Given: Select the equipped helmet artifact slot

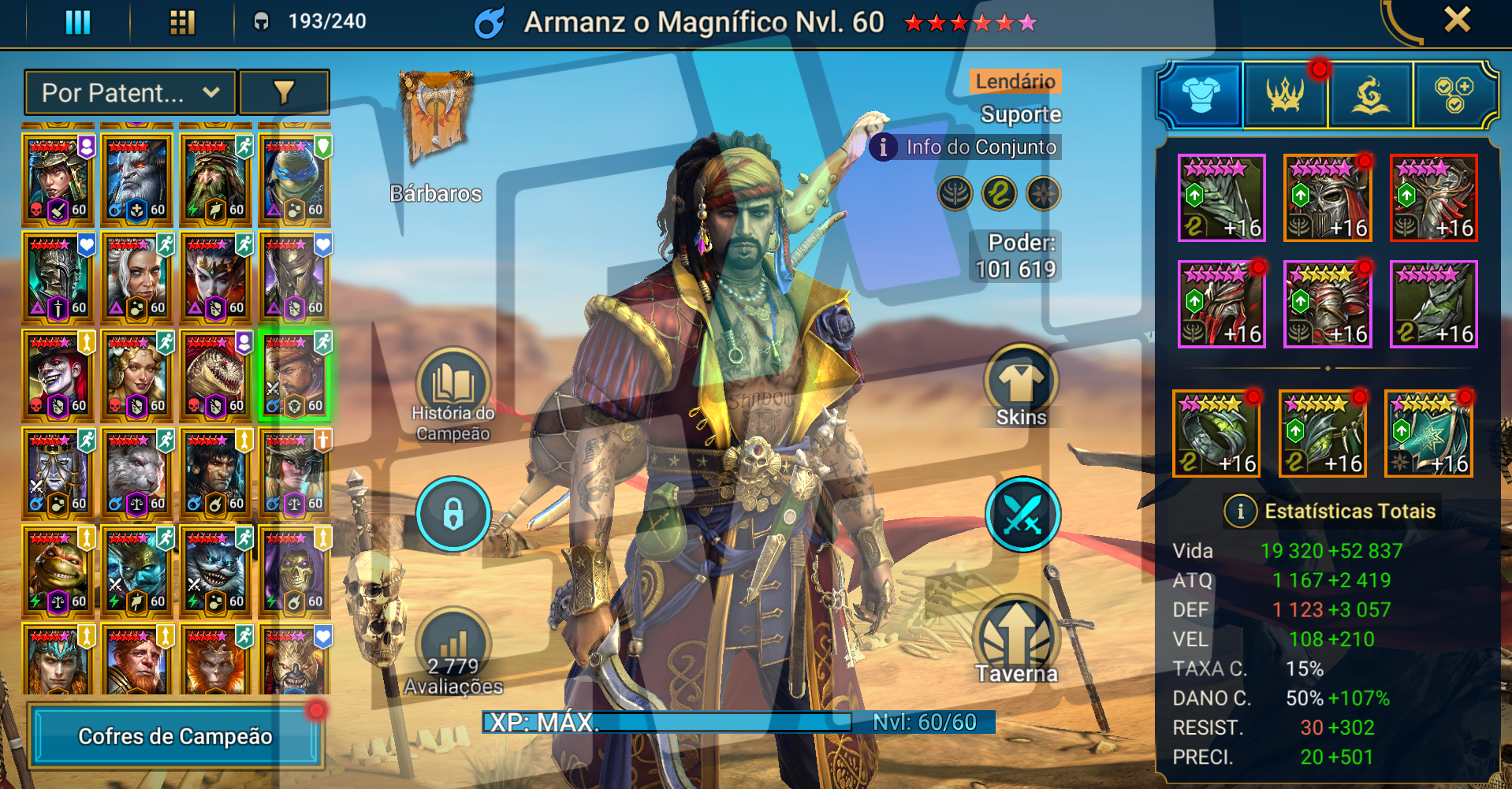Looking at the screenshot, I should tap(1328, 198).
